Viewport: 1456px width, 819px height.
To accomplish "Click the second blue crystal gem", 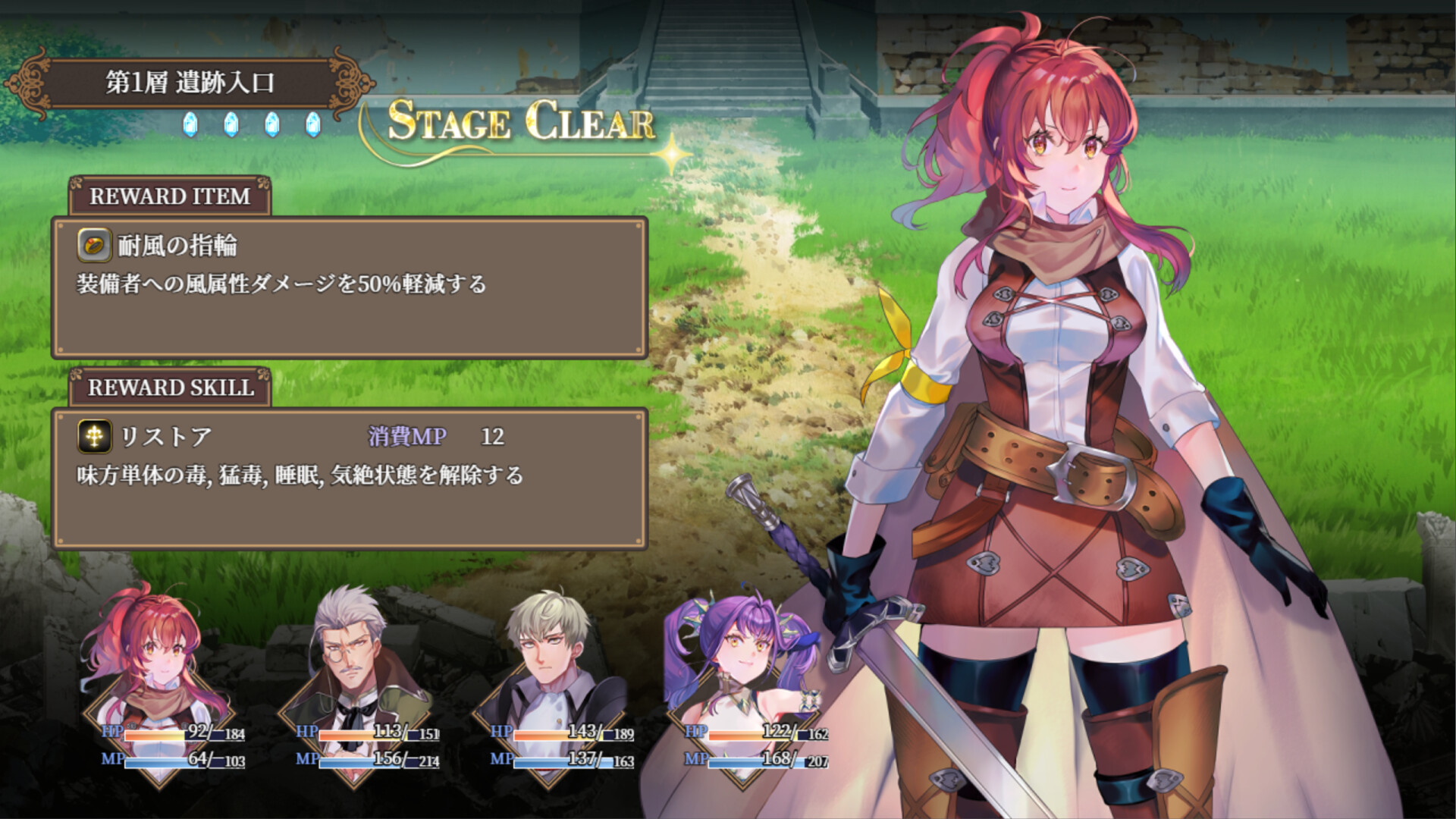I will coord(231,126).
